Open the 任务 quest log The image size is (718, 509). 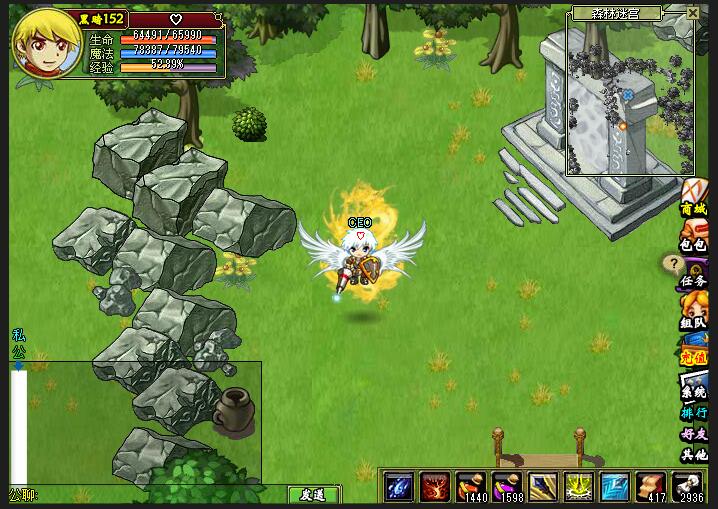tap(694, 281)
